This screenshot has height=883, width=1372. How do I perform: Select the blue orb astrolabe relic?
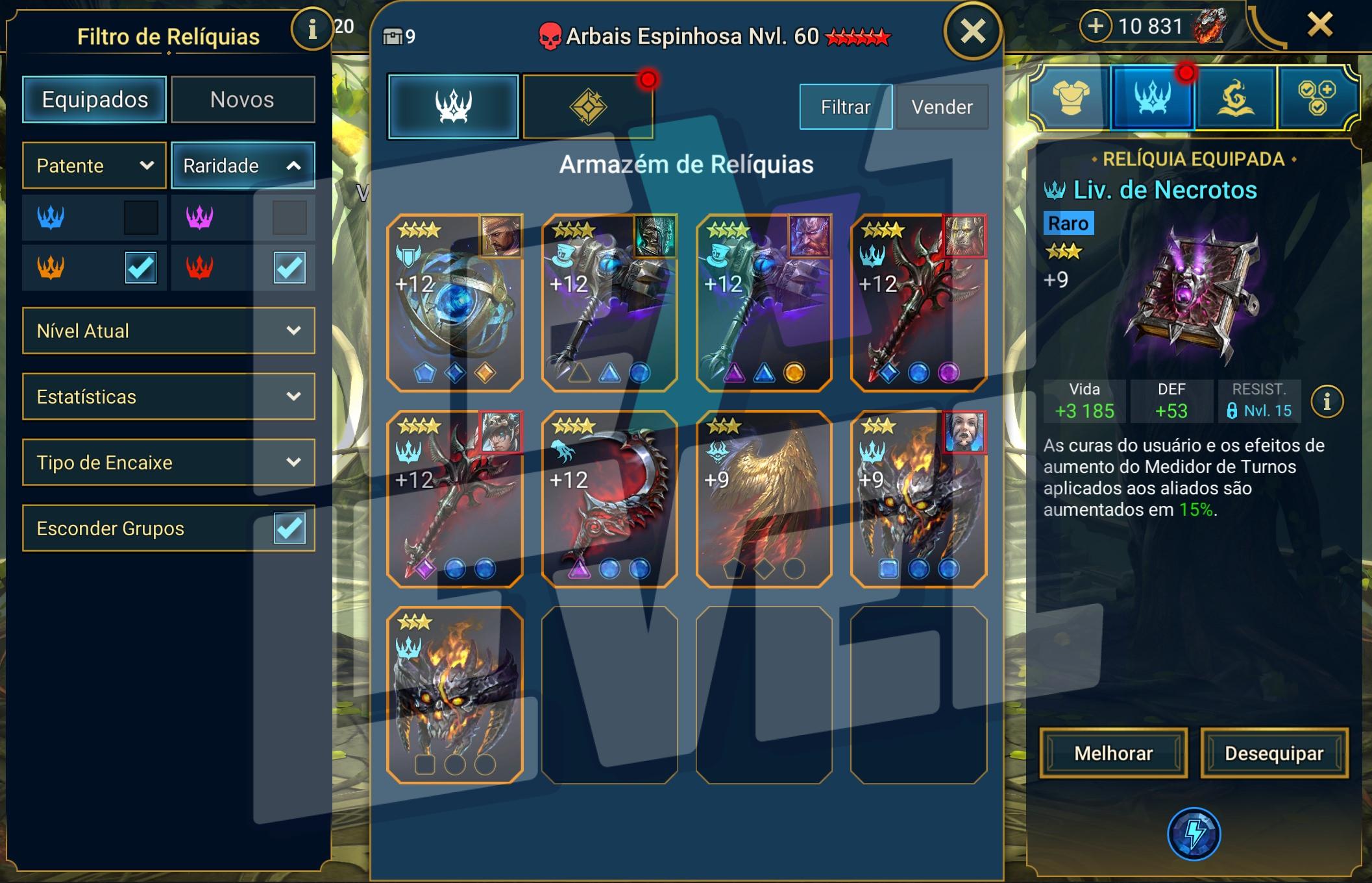point(455,303)
